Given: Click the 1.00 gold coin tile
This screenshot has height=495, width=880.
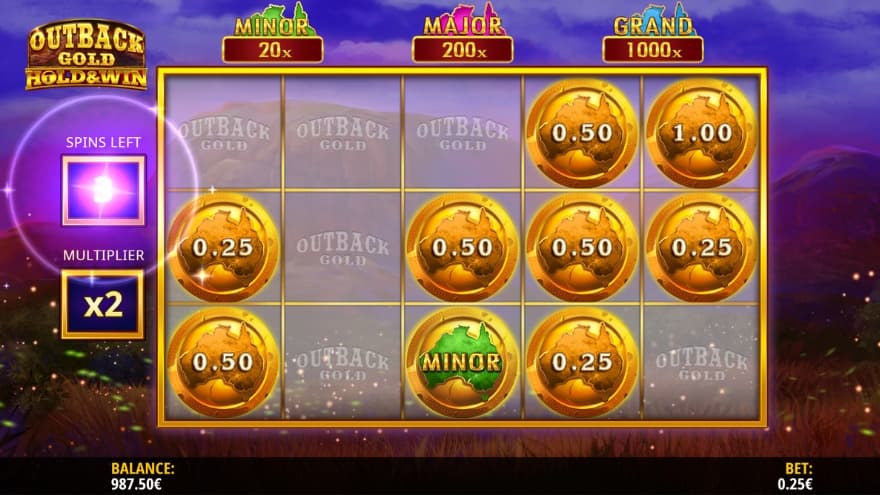Looking at the screenshot, I should point(701,133).
